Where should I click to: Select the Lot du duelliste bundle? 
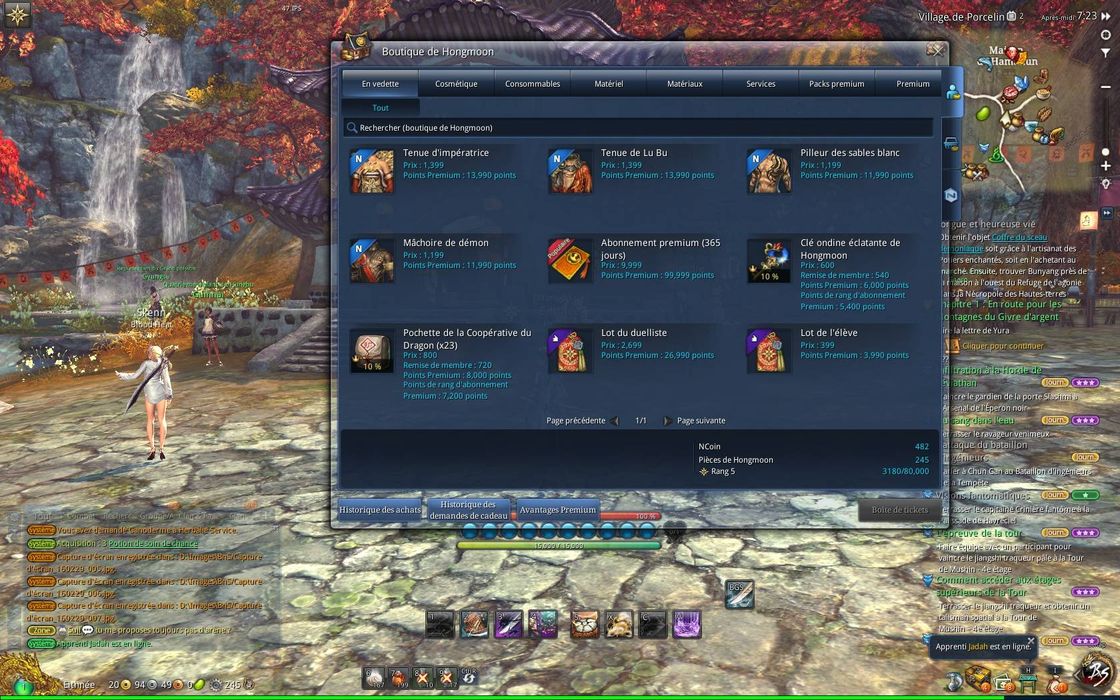(x=633, y=333)
